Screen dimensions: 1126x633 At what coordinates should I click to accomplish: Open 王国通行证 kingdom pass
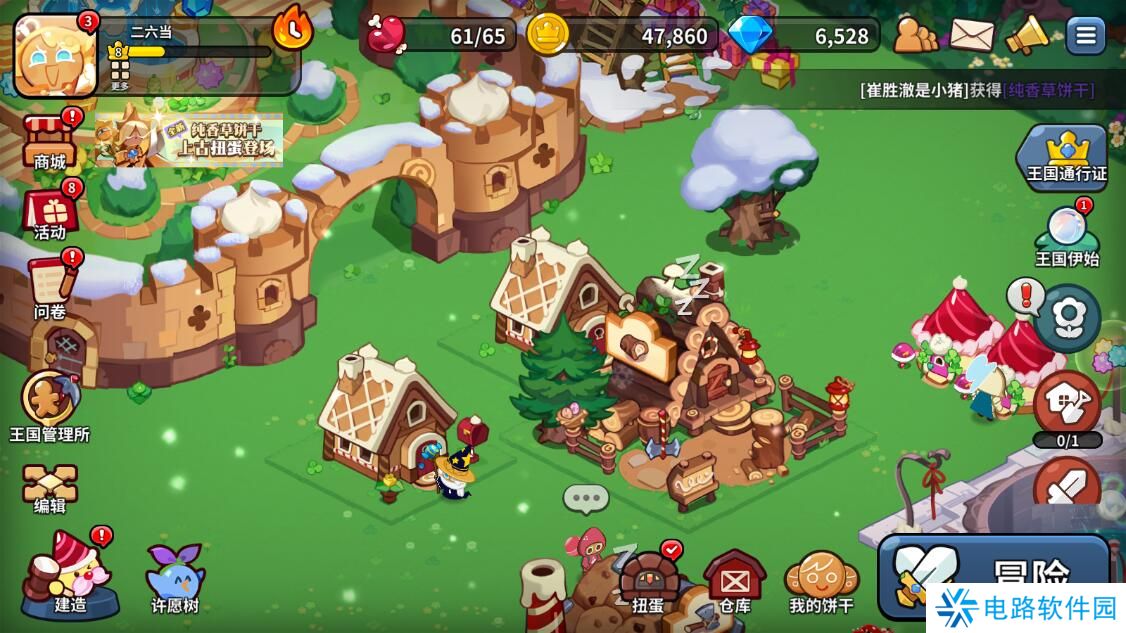click(1066, 156)
